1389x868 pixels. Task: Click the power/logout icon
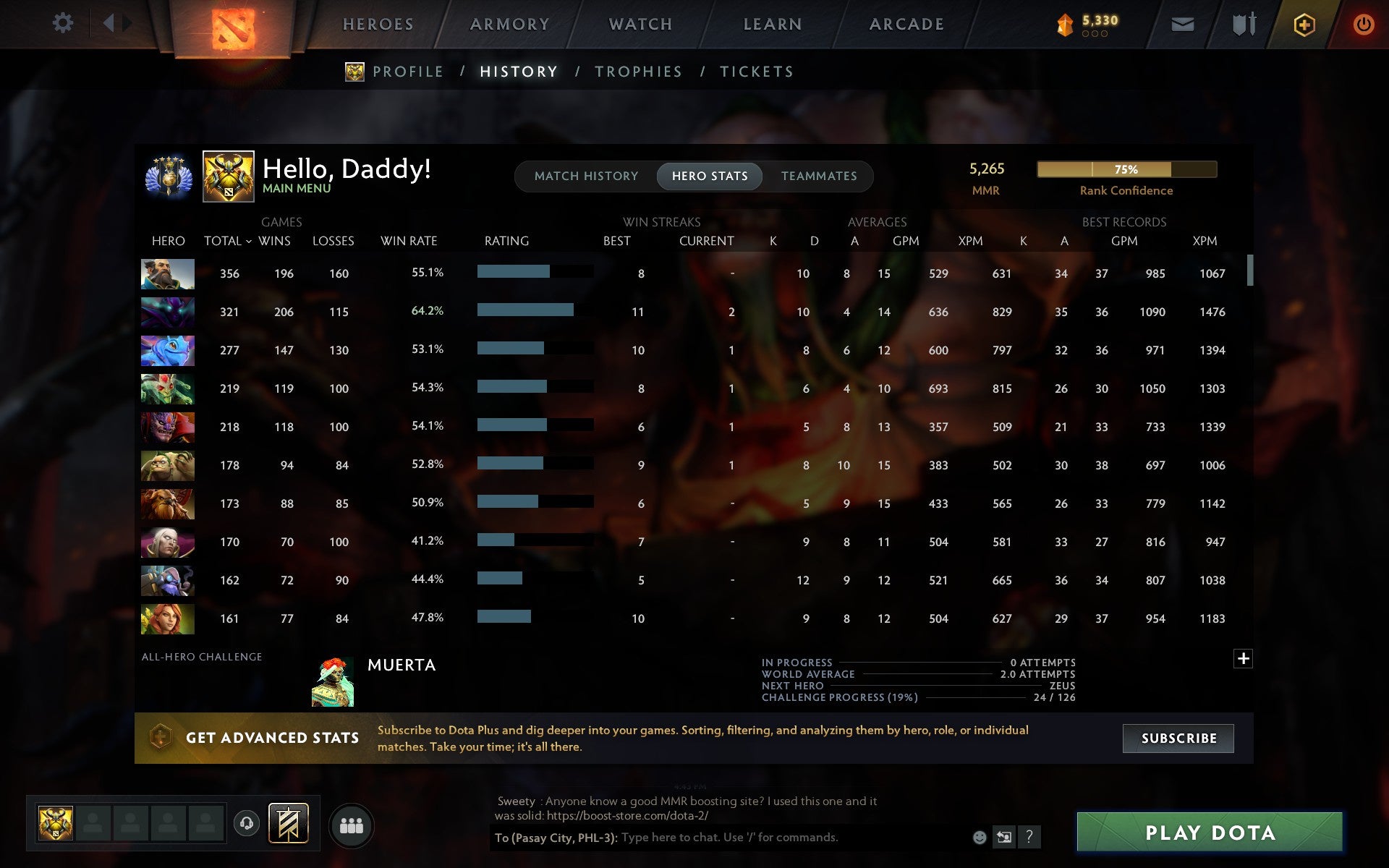point(1364,23)
